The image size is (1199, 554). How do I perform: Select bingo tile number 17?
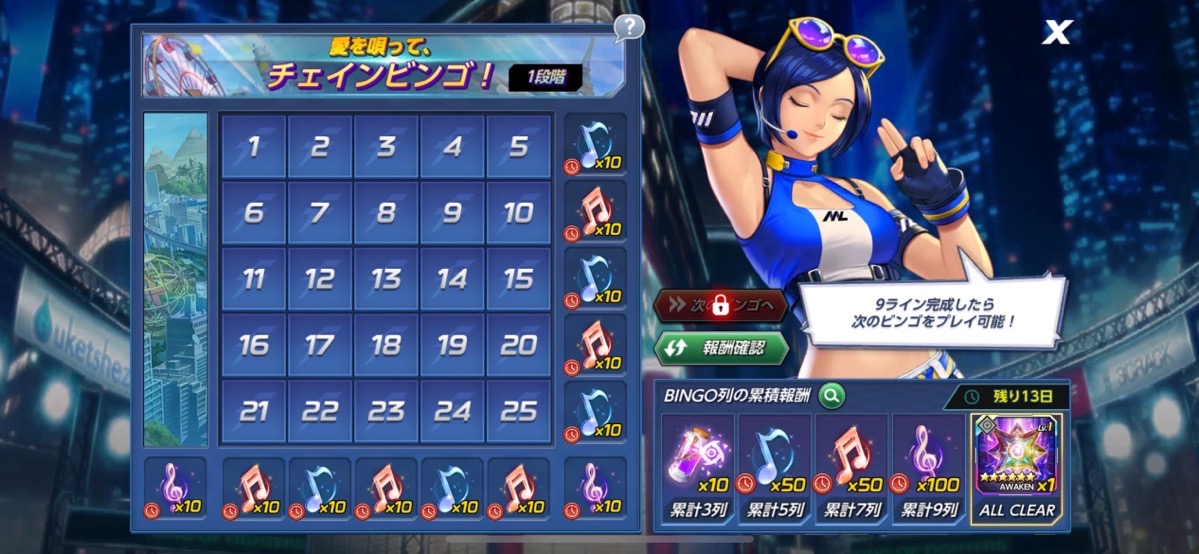(319, 345)
